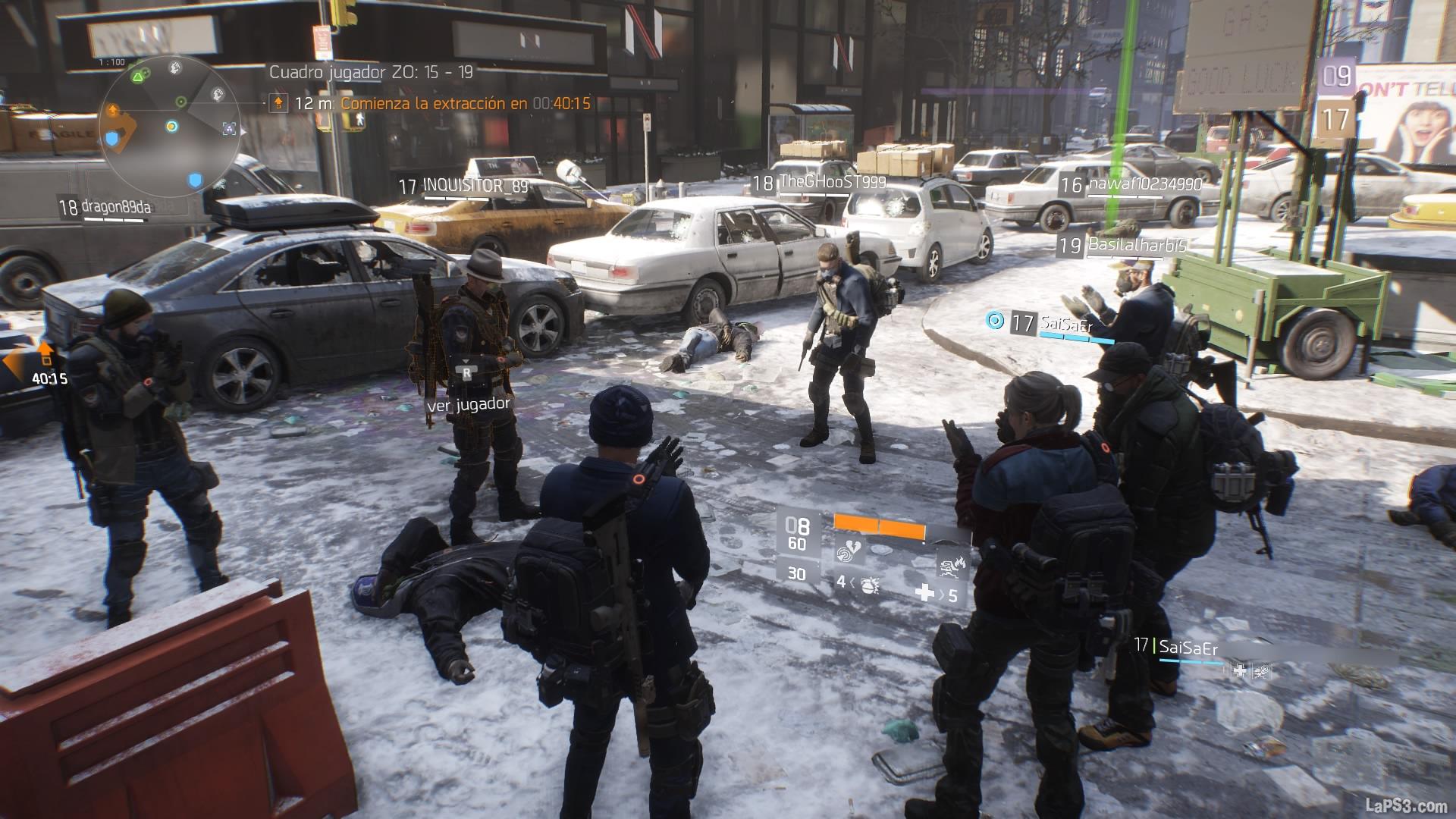Click the green triangle marker on the minimap
Image resolution: width=1456 pixels, height=819 pixels.
pyautogui.click(x=137, y=76)
